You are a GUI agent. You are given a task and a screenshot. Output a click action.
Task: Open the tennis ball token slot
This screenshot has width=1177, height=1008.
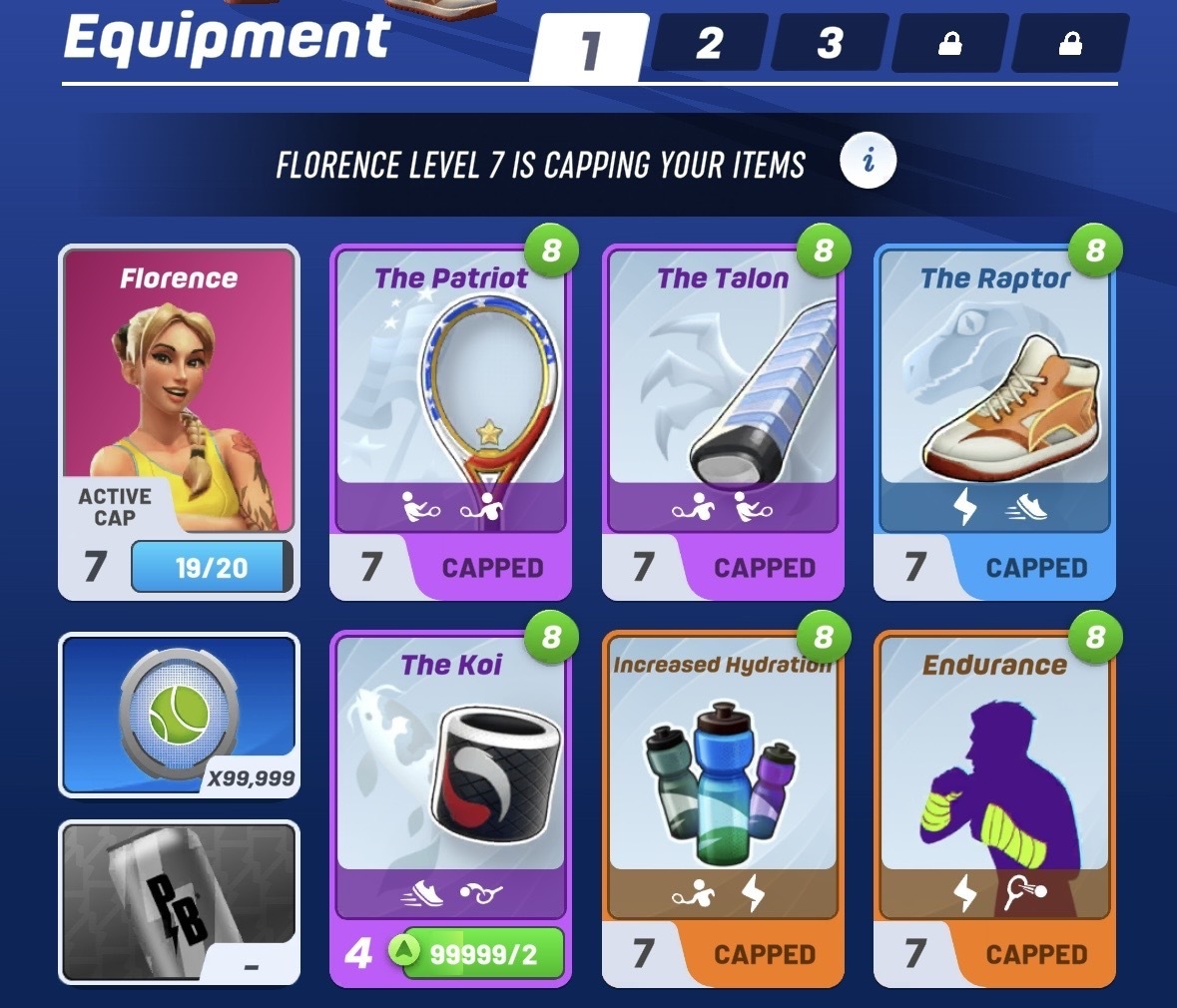point(179,715)
